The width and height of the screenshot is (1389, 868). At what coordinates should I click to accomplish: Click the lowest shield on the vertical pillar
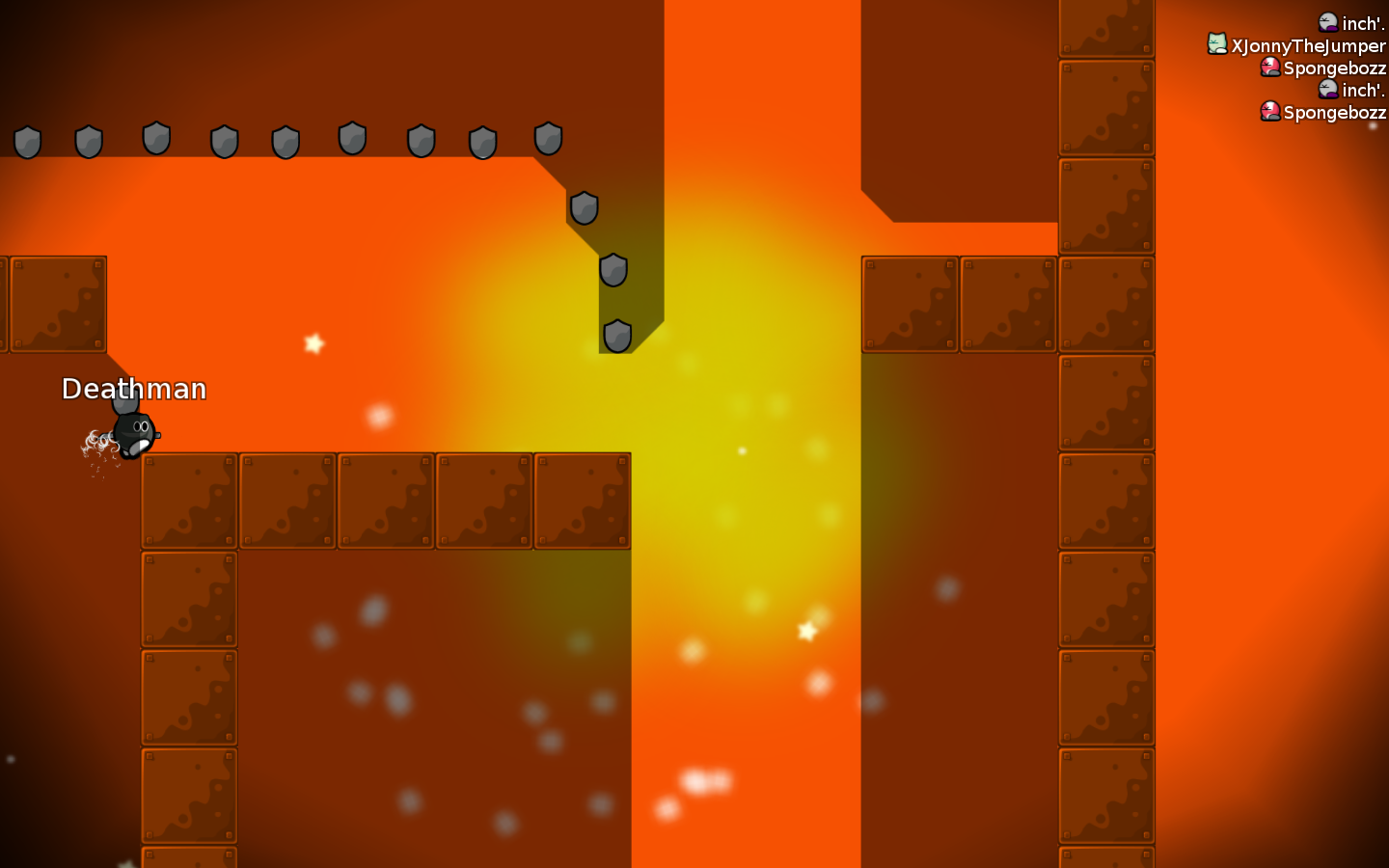click(616, 335)
